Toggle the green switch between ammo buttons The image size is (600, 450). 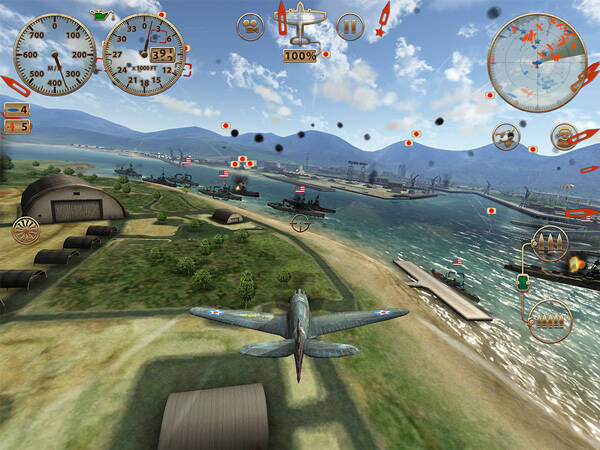[x=522, y=283]
